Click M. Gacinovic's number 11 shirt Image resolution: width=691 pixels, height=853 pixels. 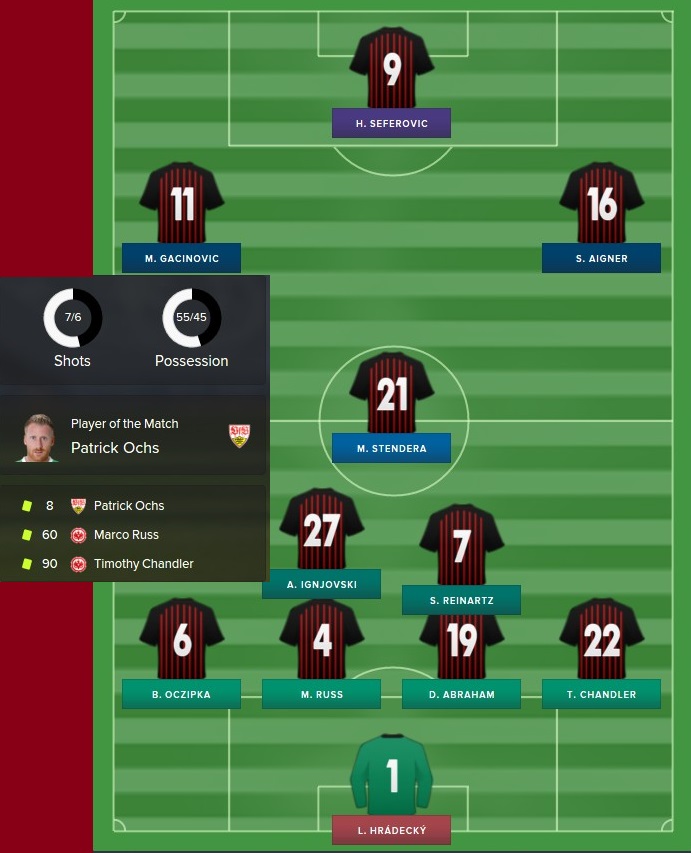[181, 203]
